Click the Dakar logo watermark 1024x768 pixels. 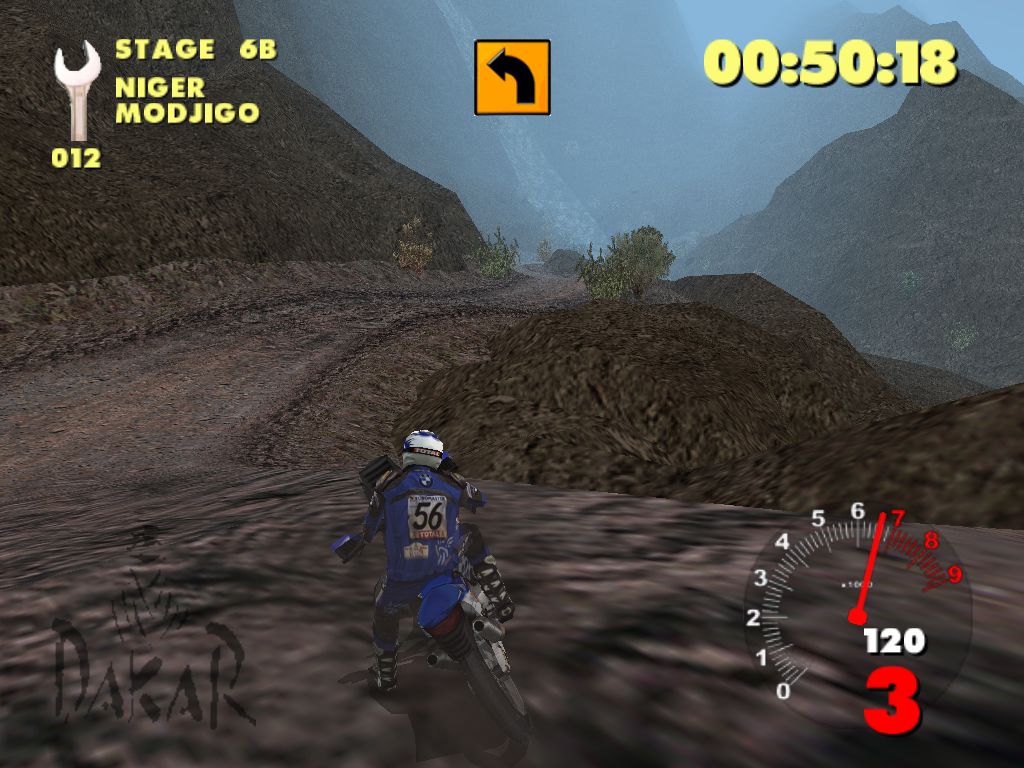click(x=150, y=650)
